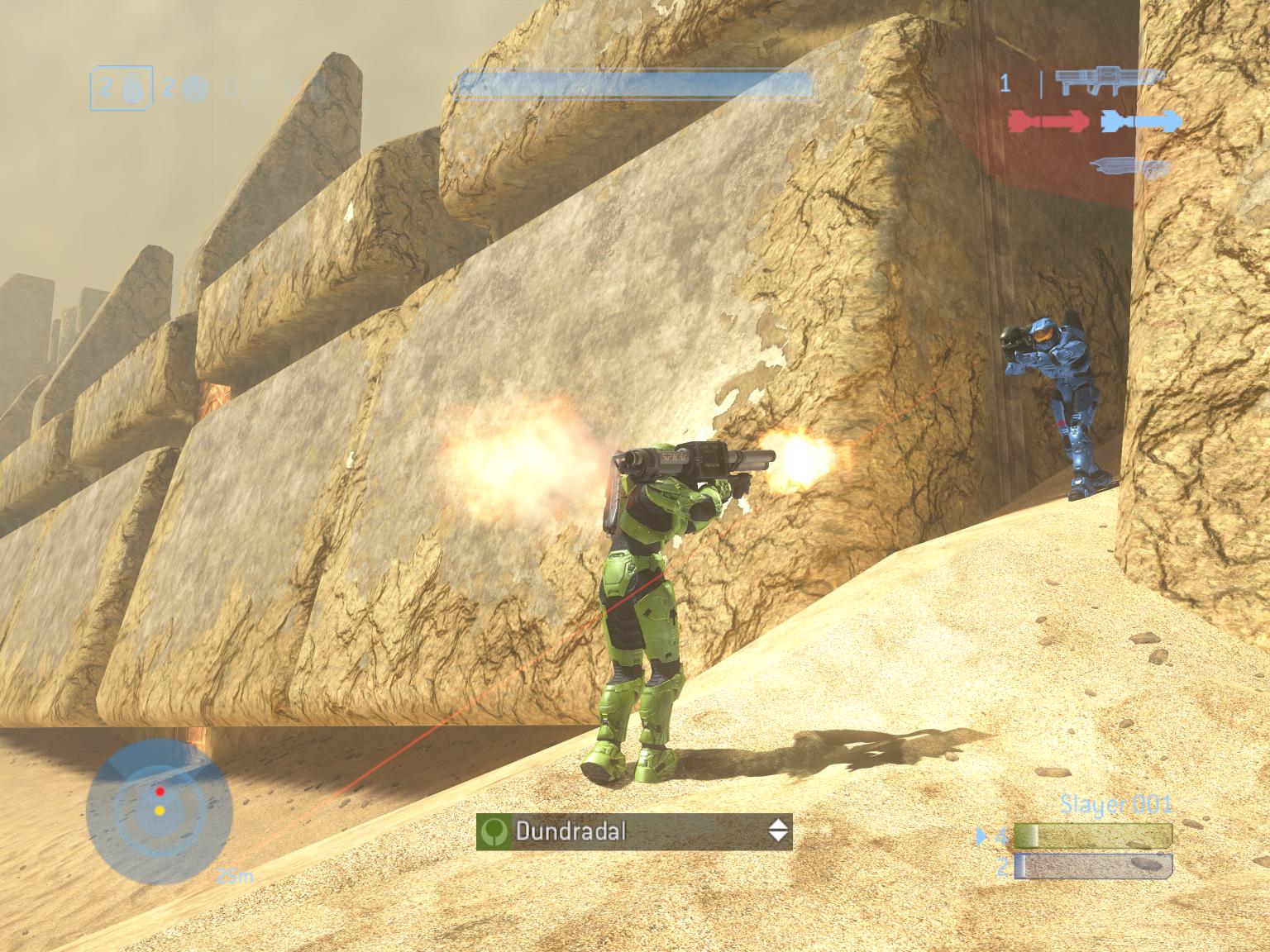The width and height of the screenshot is (1270, 952).
Task: Open the Dundradal player selector
Action: [x=634, y=831]
